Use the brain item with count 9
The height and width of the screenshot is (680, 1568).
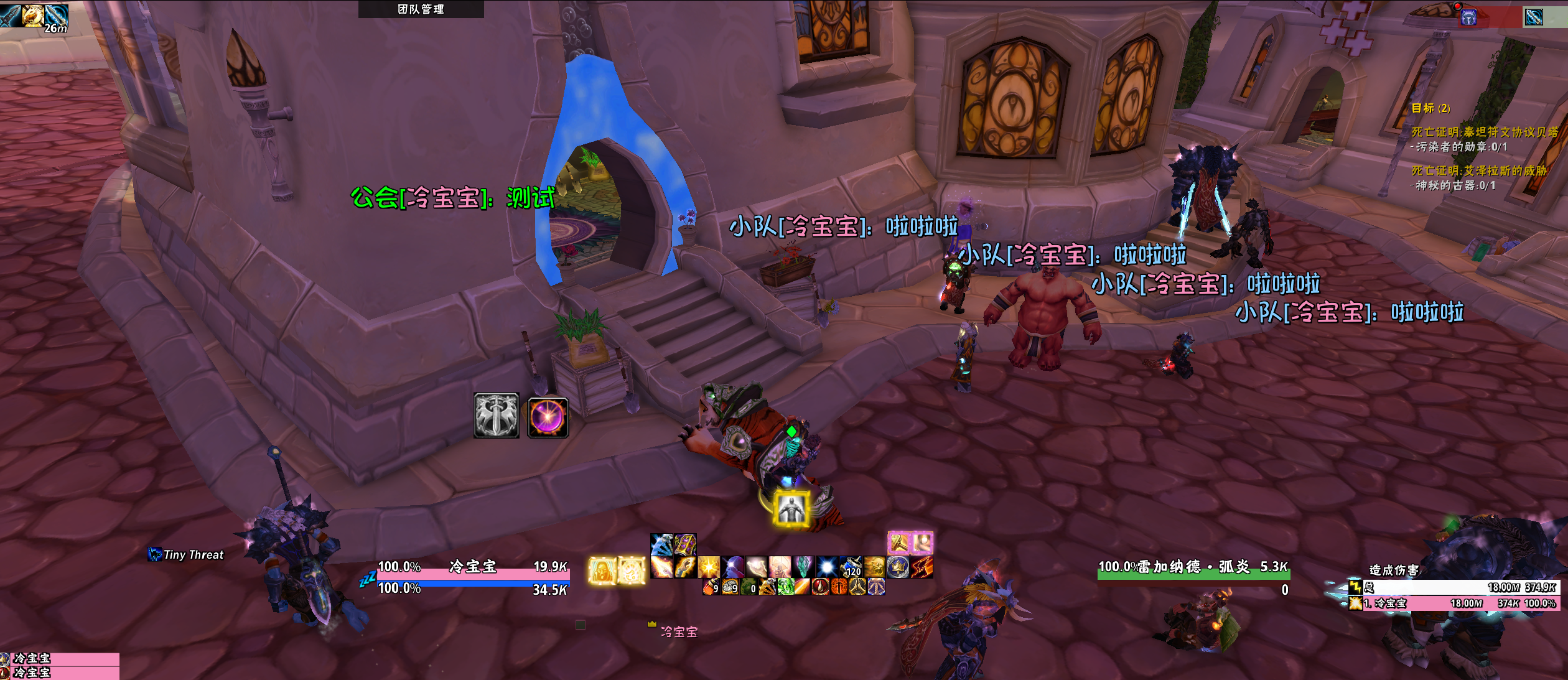(730, 587)
